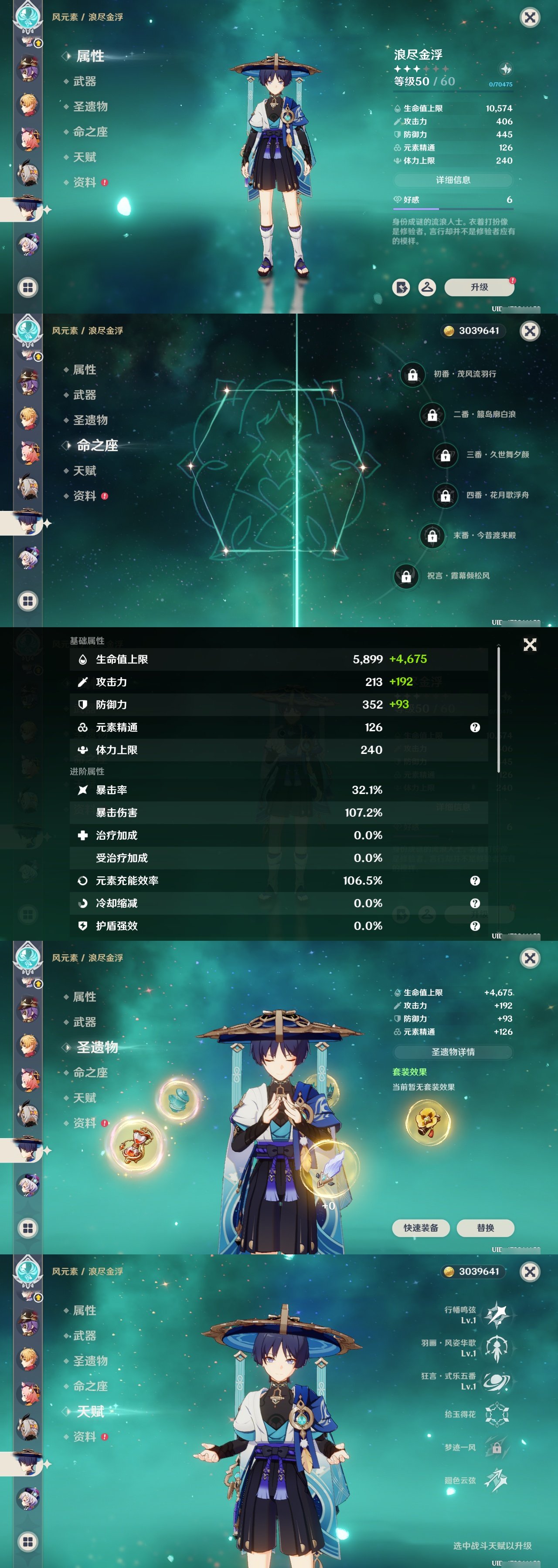Click the Mora currency icon
This screenshot has height=1568, width=558.
tap(449, 331)
